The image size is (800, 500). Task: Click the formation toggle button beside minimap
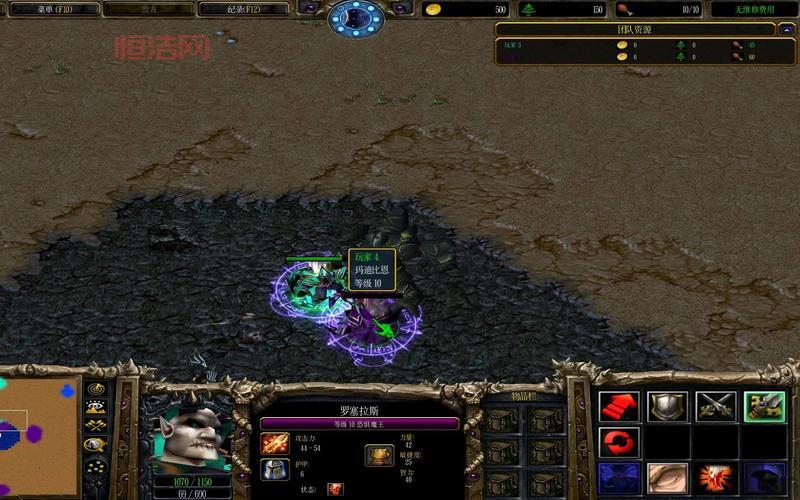[x=96, y=466]
